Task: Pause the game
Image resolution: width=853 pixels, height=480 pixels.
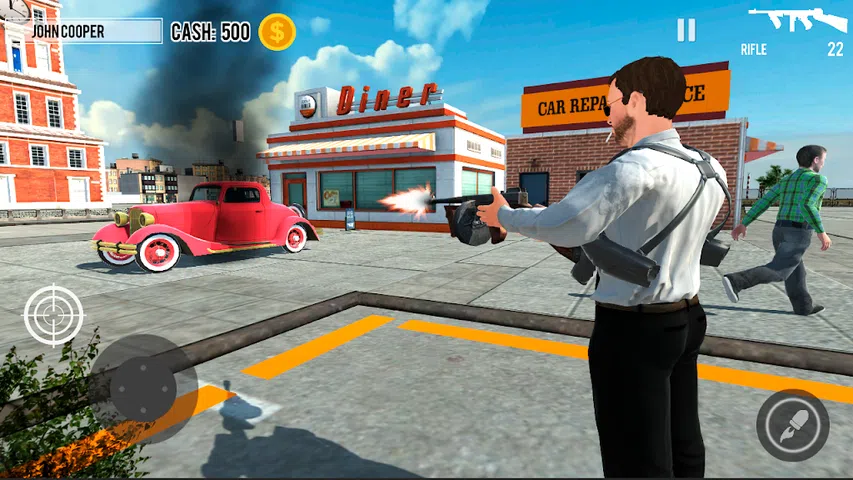Action: pos(686,30)
